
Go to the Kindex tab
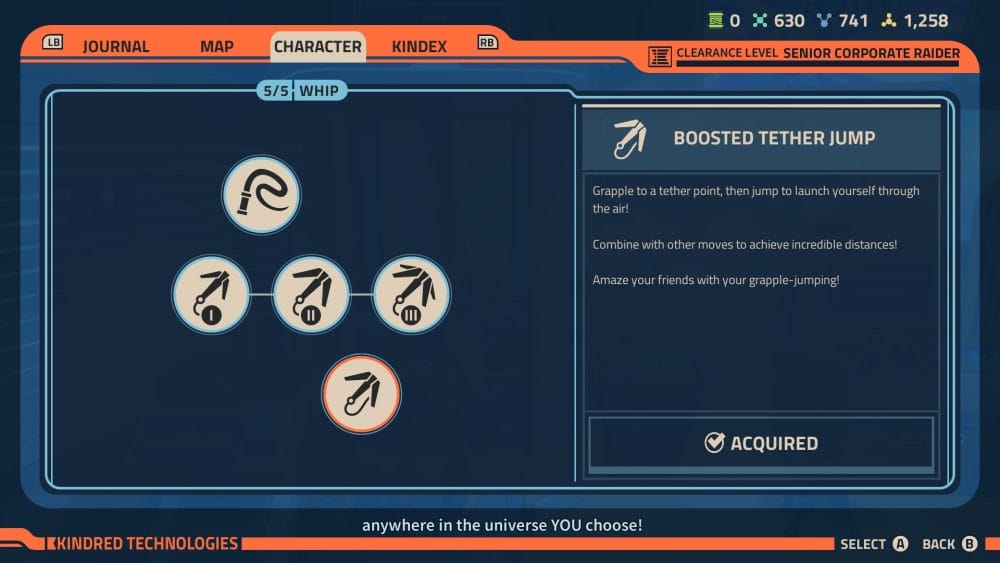point(419,47)
